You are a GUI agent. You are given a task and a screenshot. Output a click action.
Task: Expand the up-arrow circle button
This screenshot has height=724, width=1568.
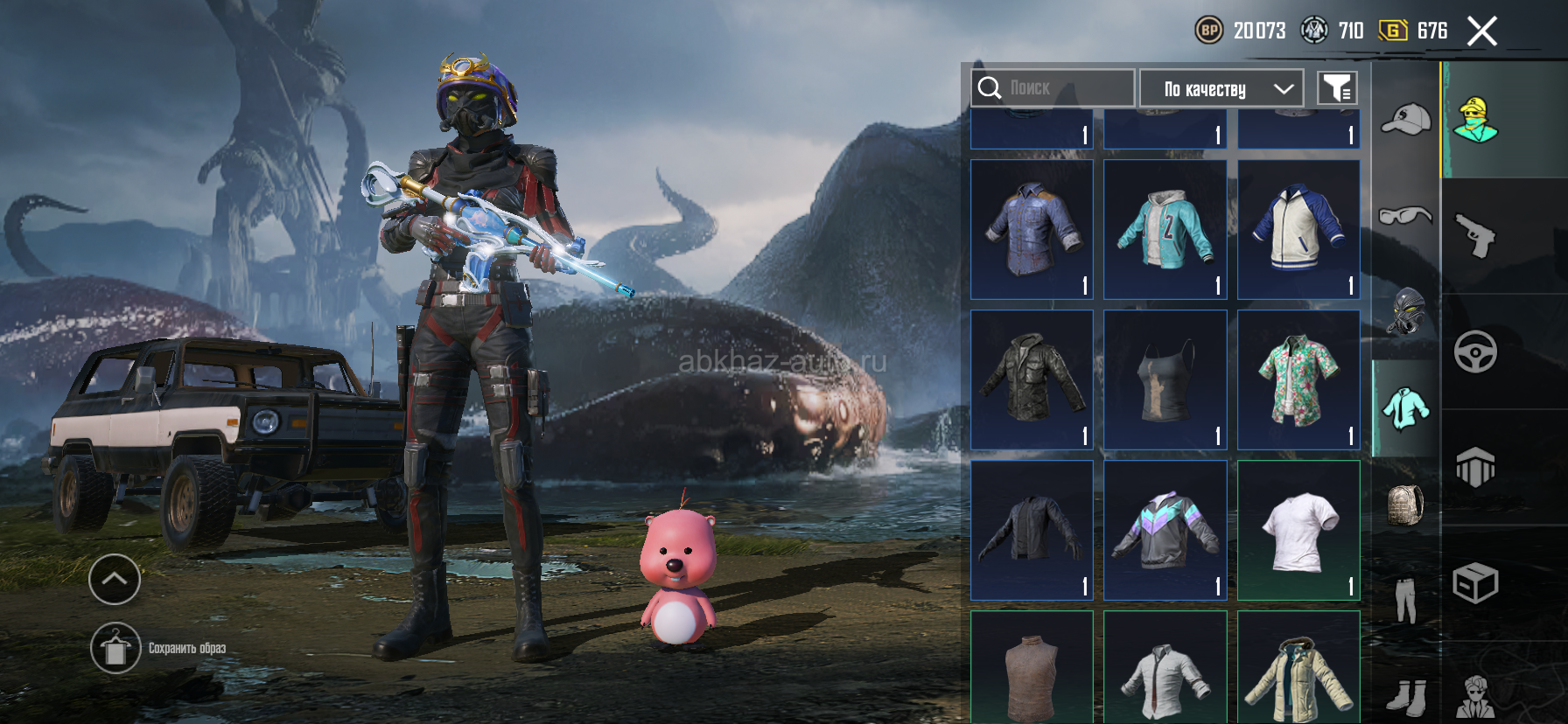click(x=115, y=579)
